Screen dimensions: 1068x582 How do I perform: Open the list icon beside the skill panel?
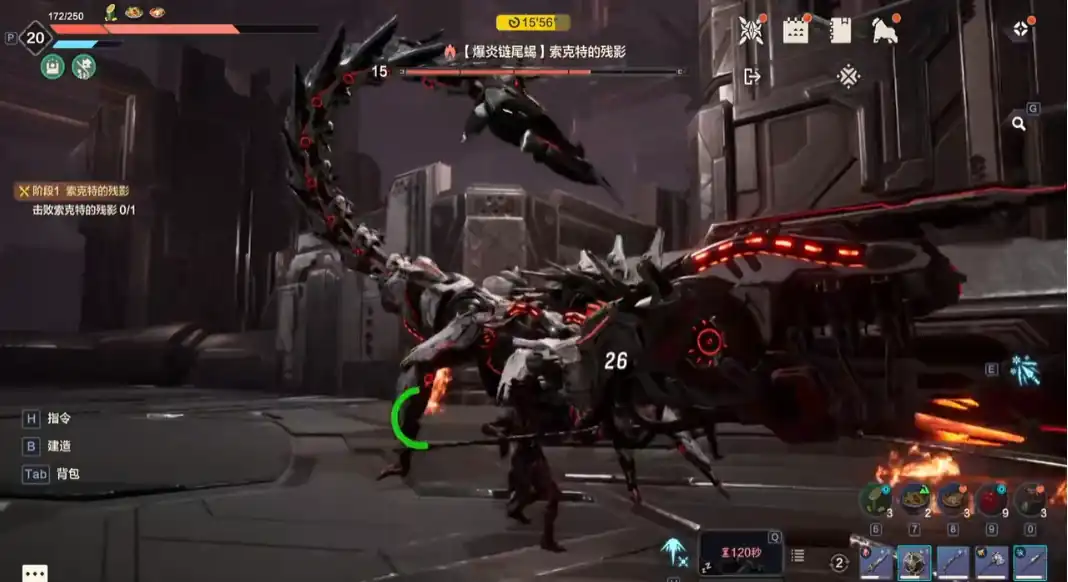798,555
